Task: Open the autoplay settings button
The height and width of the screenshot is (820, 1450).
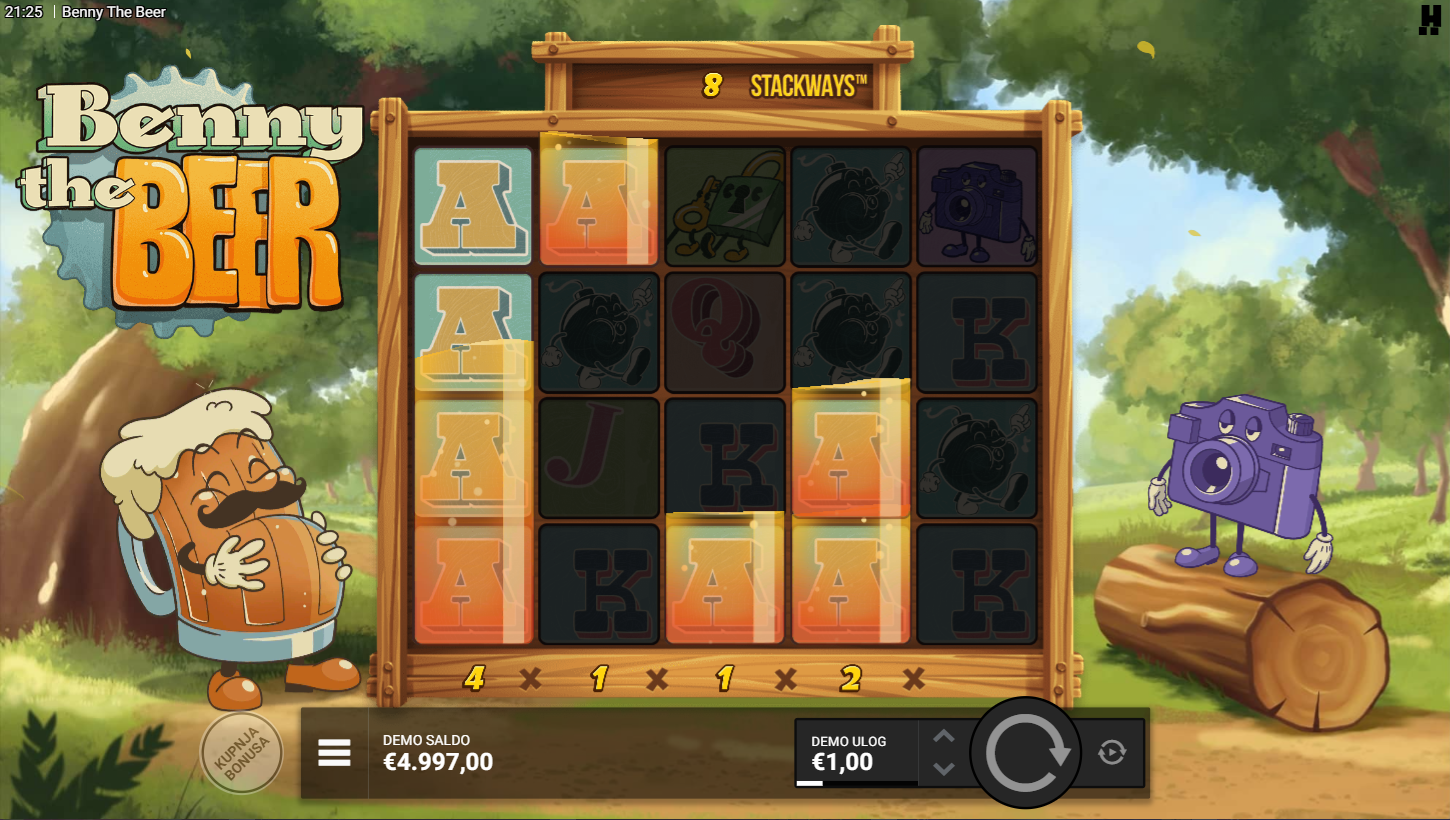Action: click(1112, 752)
